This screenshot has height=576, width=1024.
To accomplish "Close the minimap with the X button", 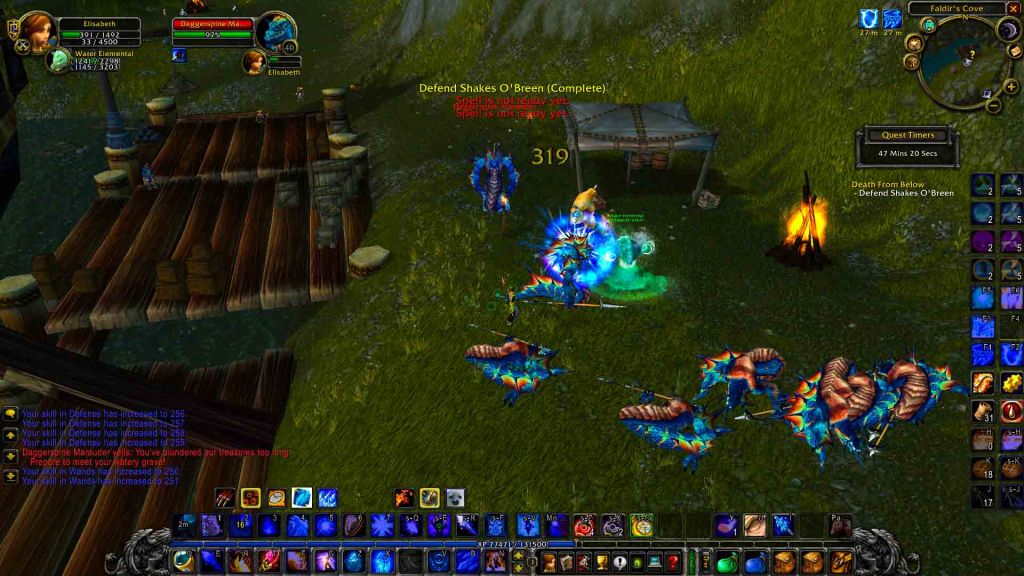I will pos(1015,8).
